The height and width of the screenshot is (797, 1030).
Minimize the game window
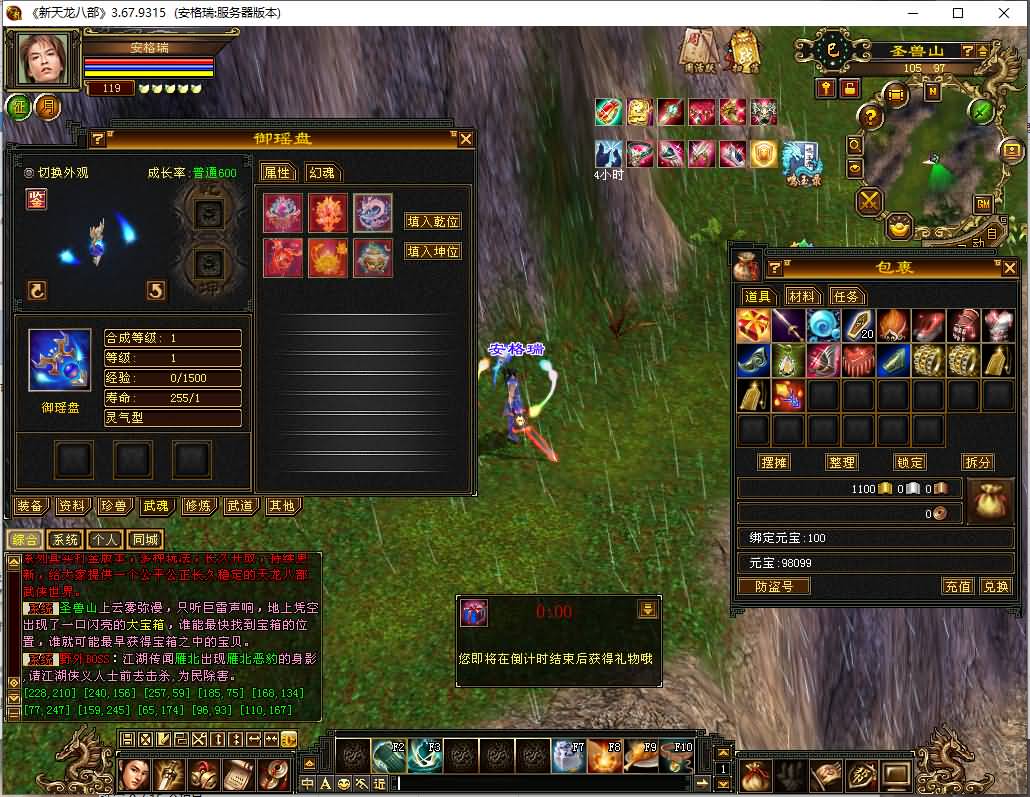pos(911,13)
